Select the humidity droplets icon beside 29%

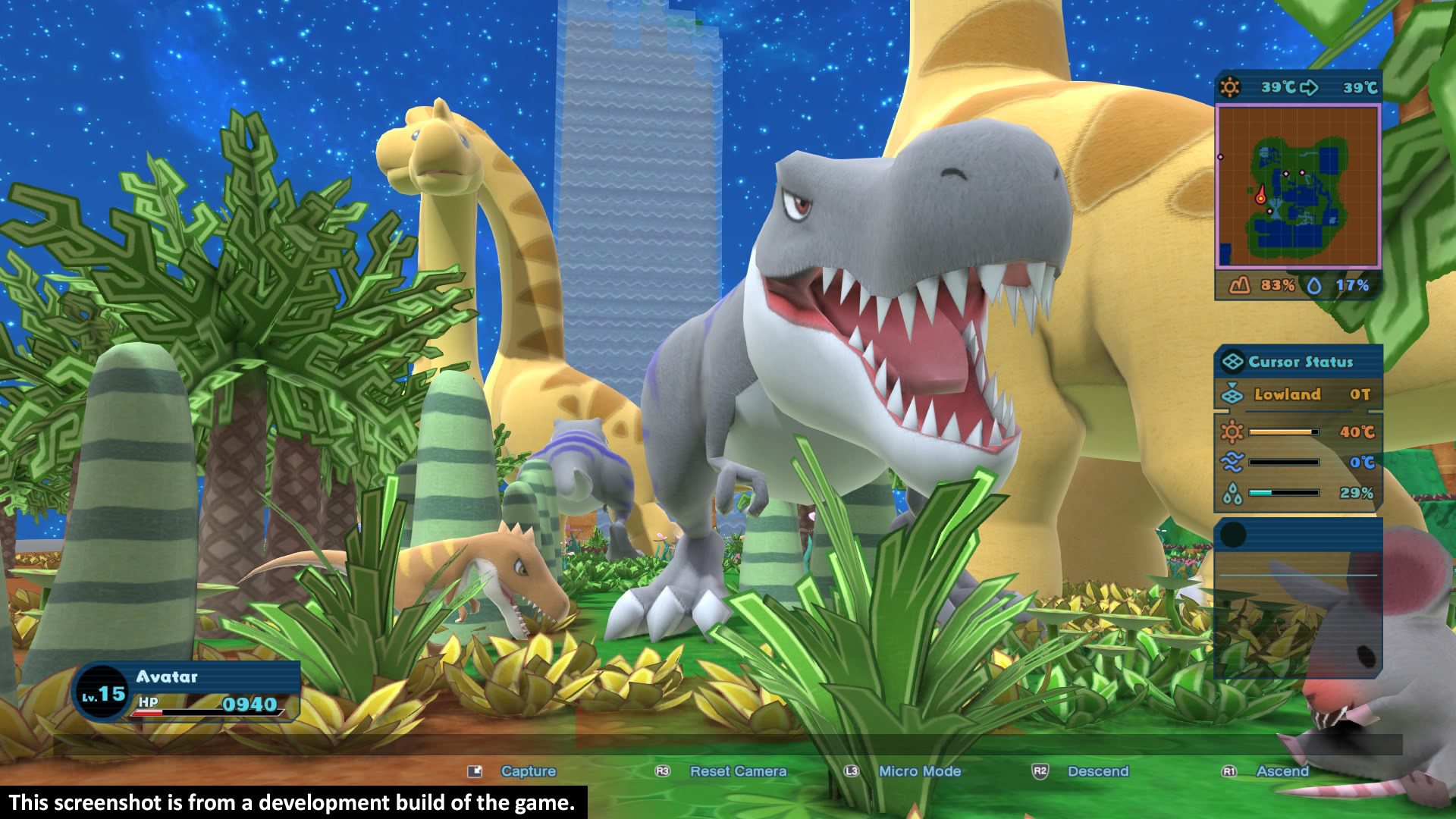coord(1231,492)
